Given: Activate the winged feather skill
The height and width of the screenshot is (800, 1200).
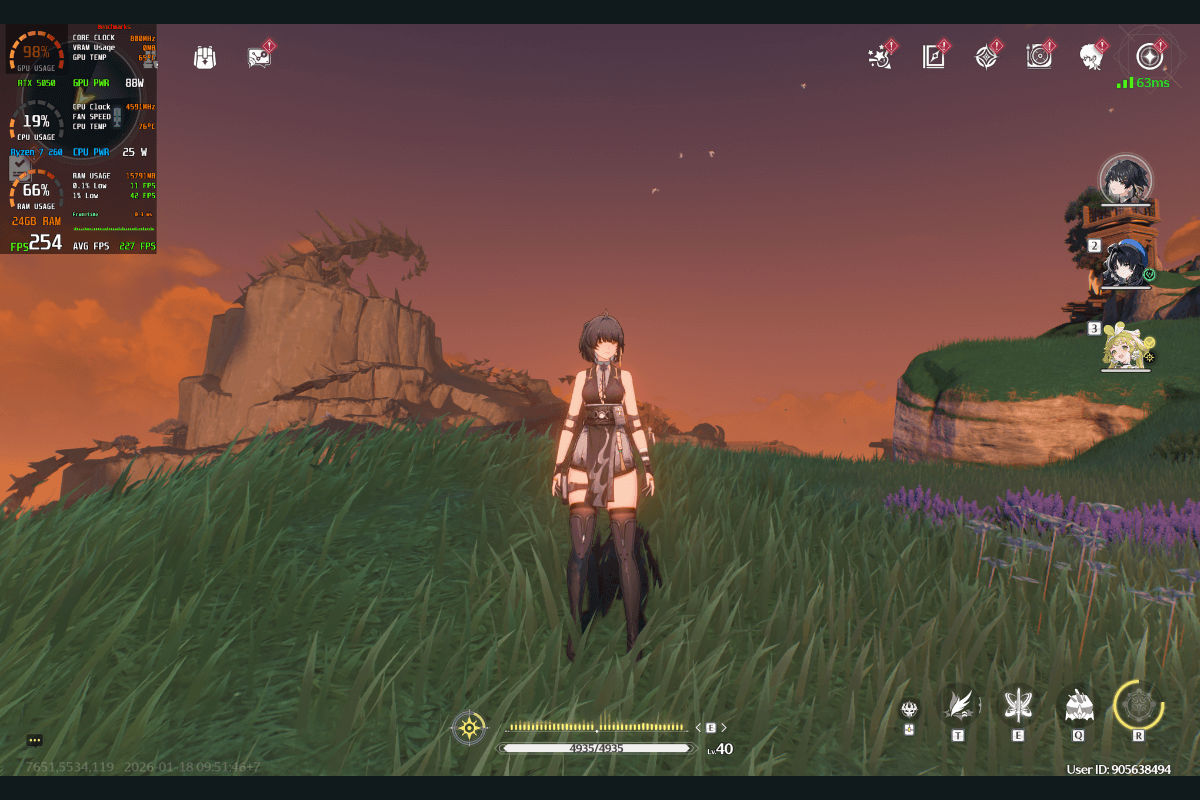Looking at the screenshot, I should point(959,705).
